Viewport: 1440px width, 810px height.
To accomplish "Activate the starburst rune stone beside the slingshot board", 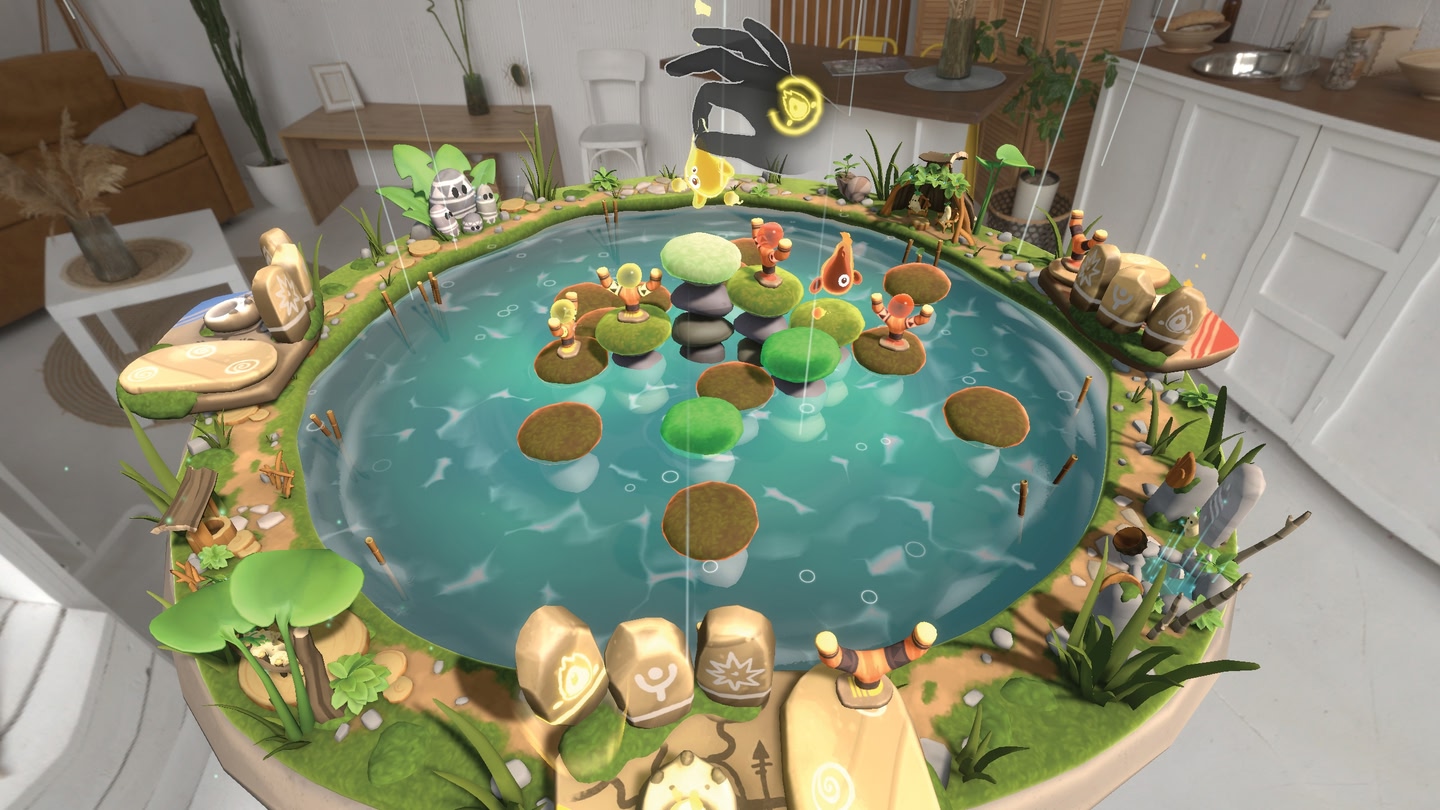I will point(735,659).
